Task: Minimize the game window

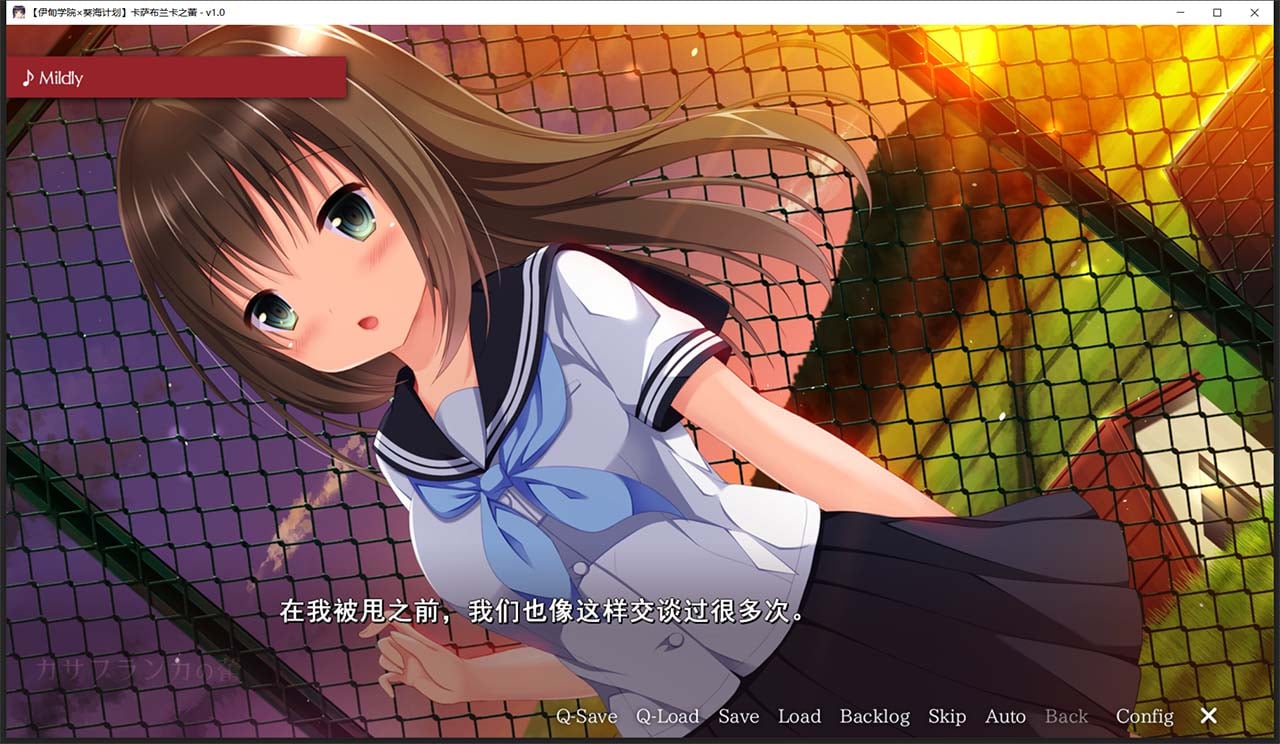Action: point(1178,12)
